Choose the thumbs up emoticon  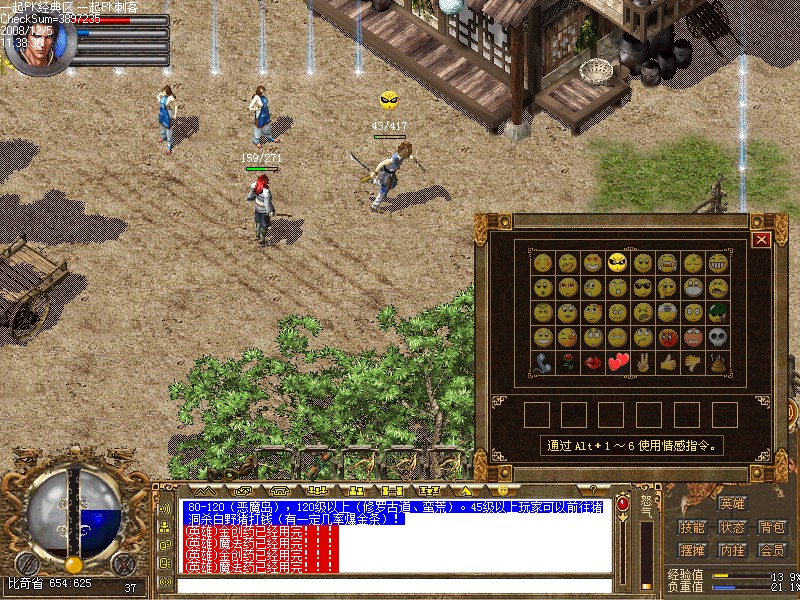[x=668, y=363]
